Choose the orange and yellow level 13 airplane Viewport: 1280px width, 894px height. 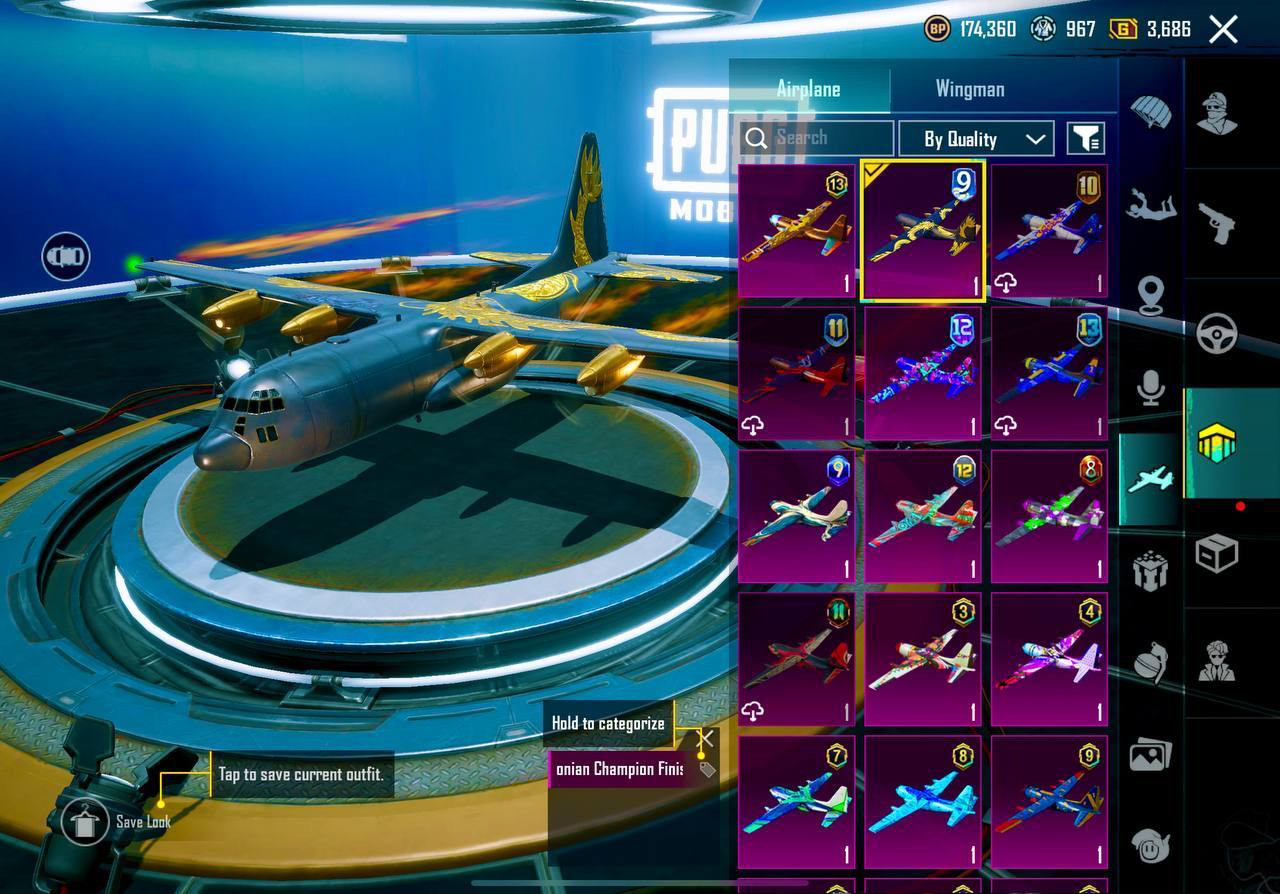pos(796,231)
